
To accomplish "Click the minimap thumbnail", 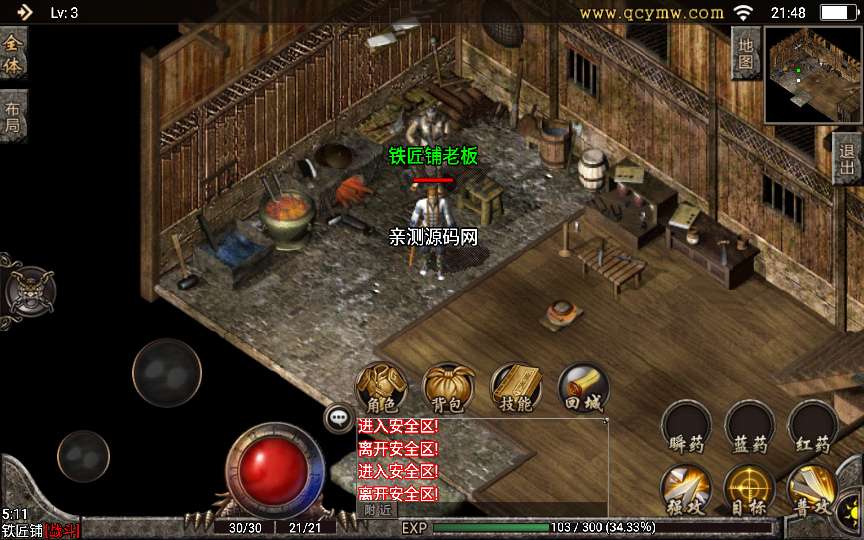I will tap(812, 75).
